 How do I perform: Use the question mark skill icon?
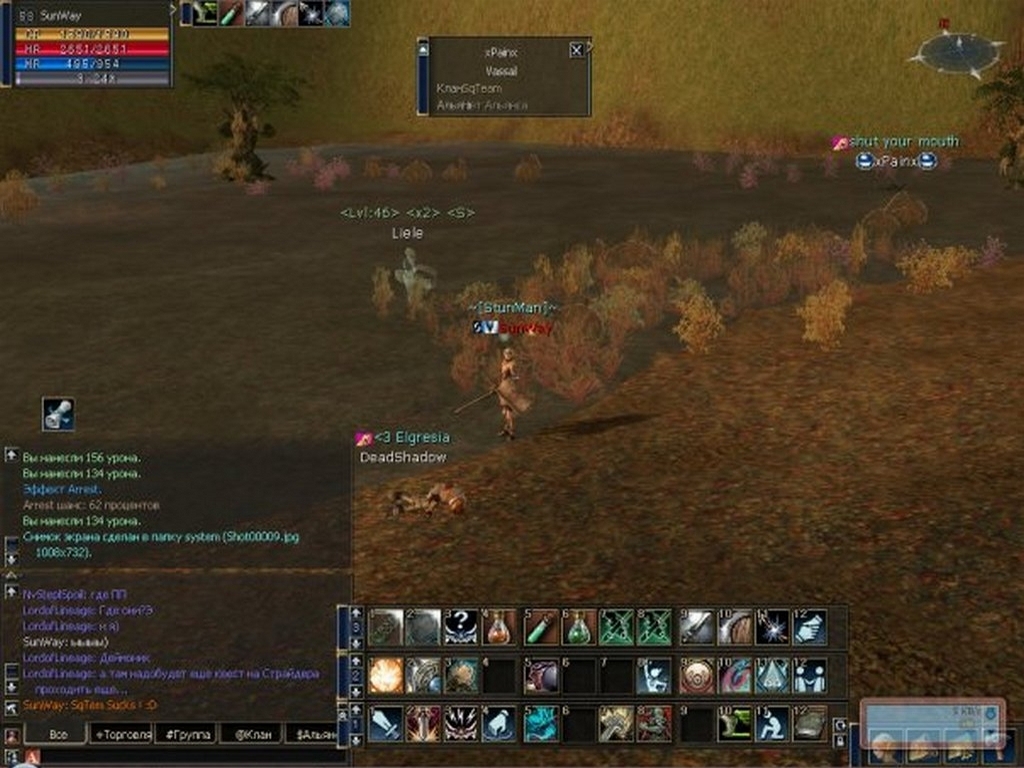point(461,627)
